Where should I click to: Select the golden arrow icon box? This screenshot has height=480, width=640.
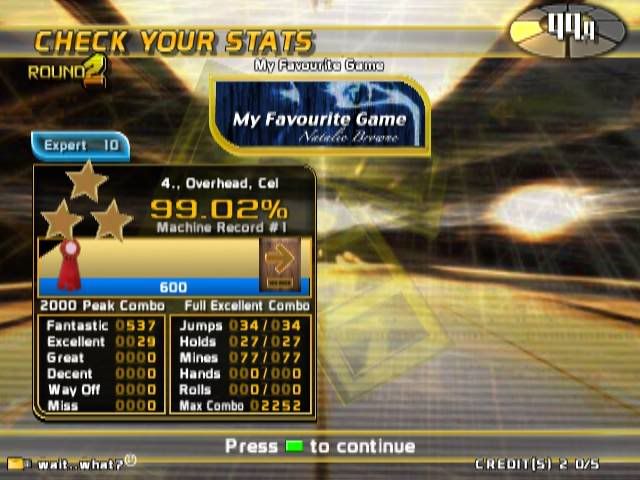coord(280,260)
